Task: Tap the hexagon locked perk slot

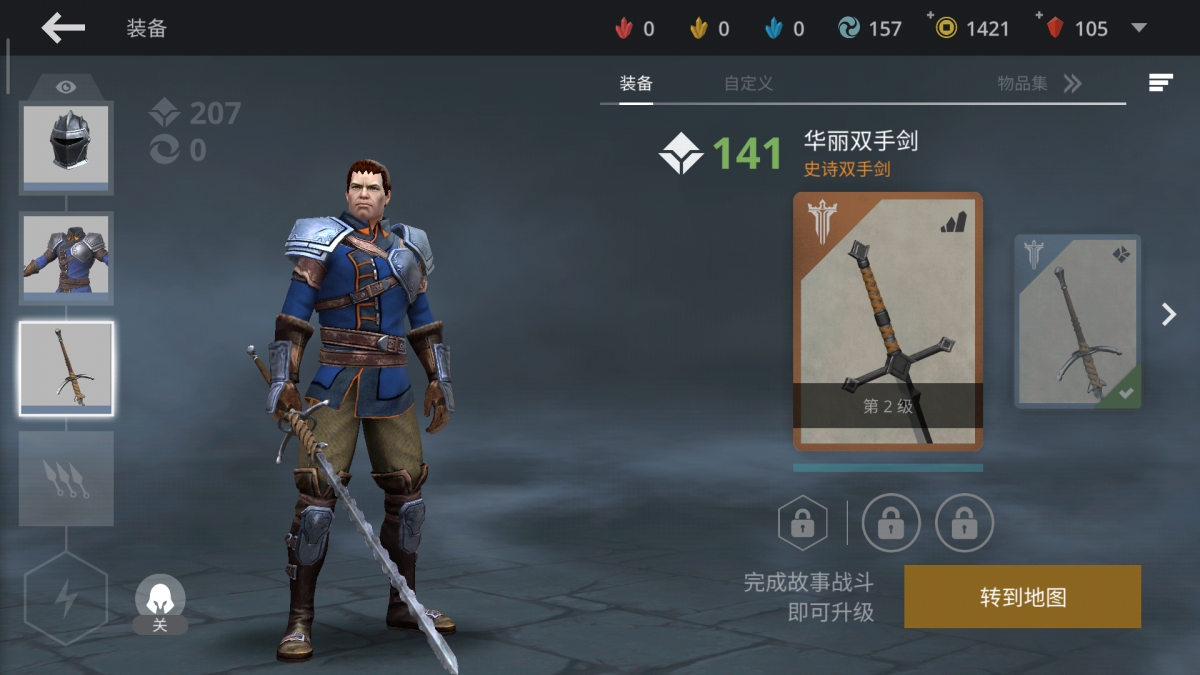Action: point(802,522)
